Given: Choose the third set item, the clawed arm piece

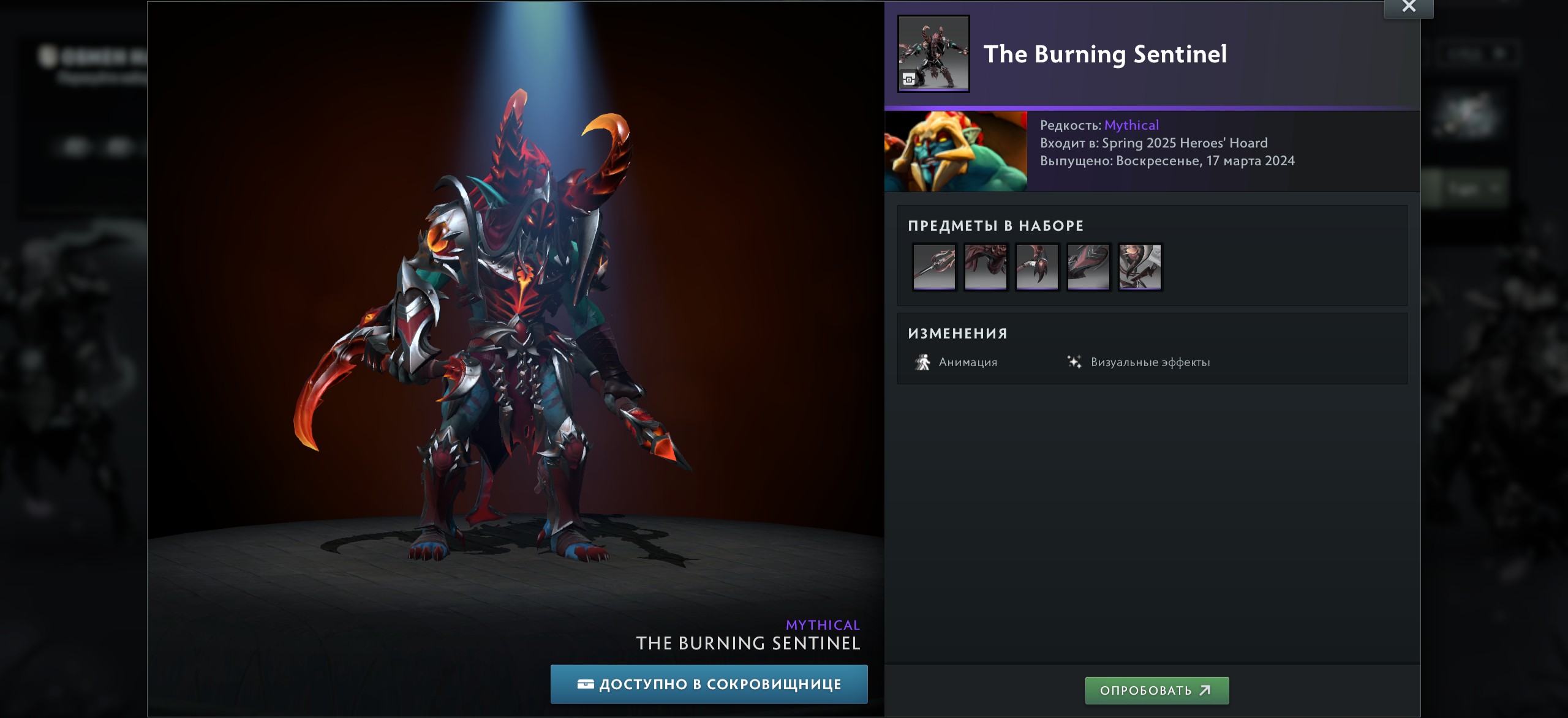Looking at the screenshot, I should click(x=1037, y=267).
